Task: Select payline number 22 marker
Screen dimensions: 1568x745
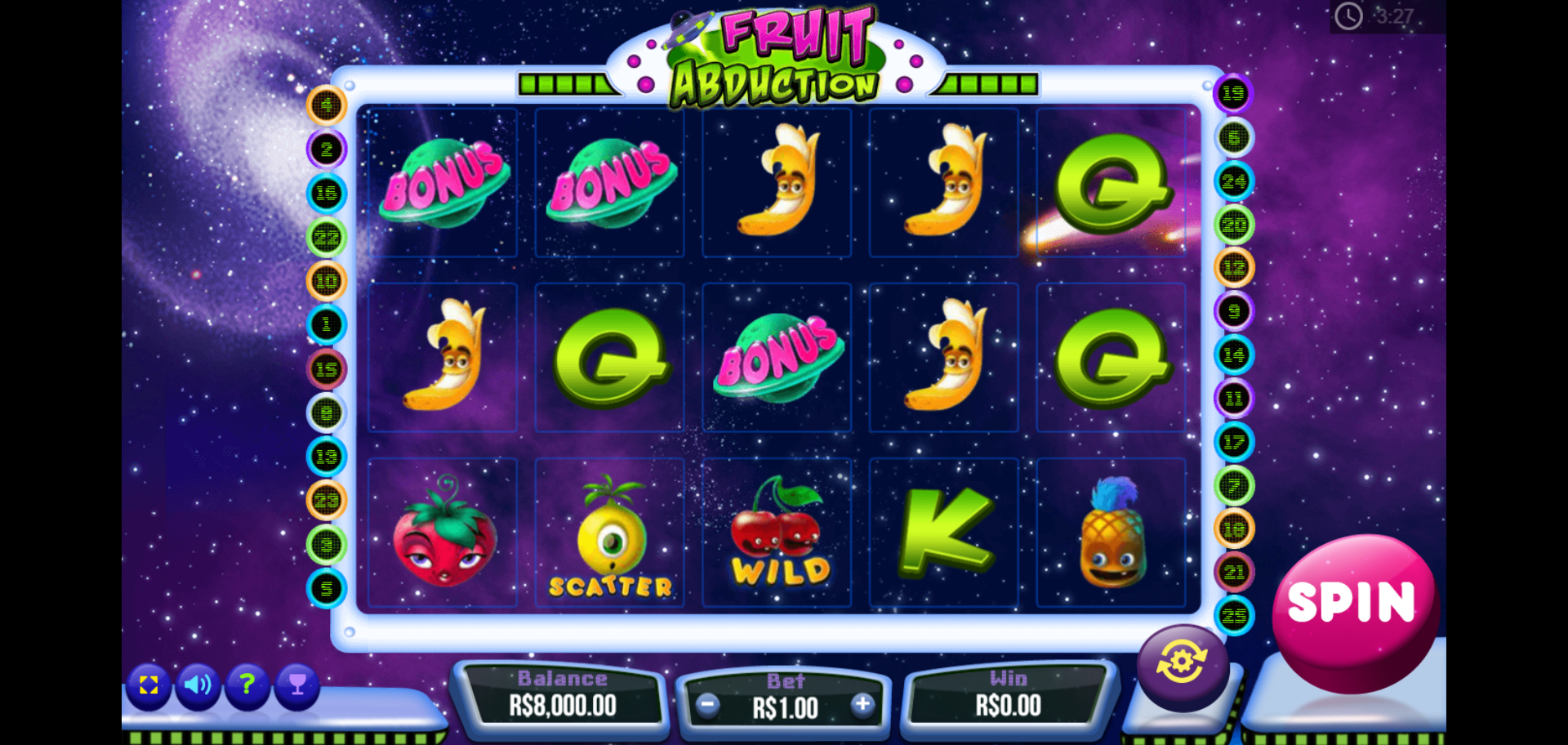Action: click(327, 238)
